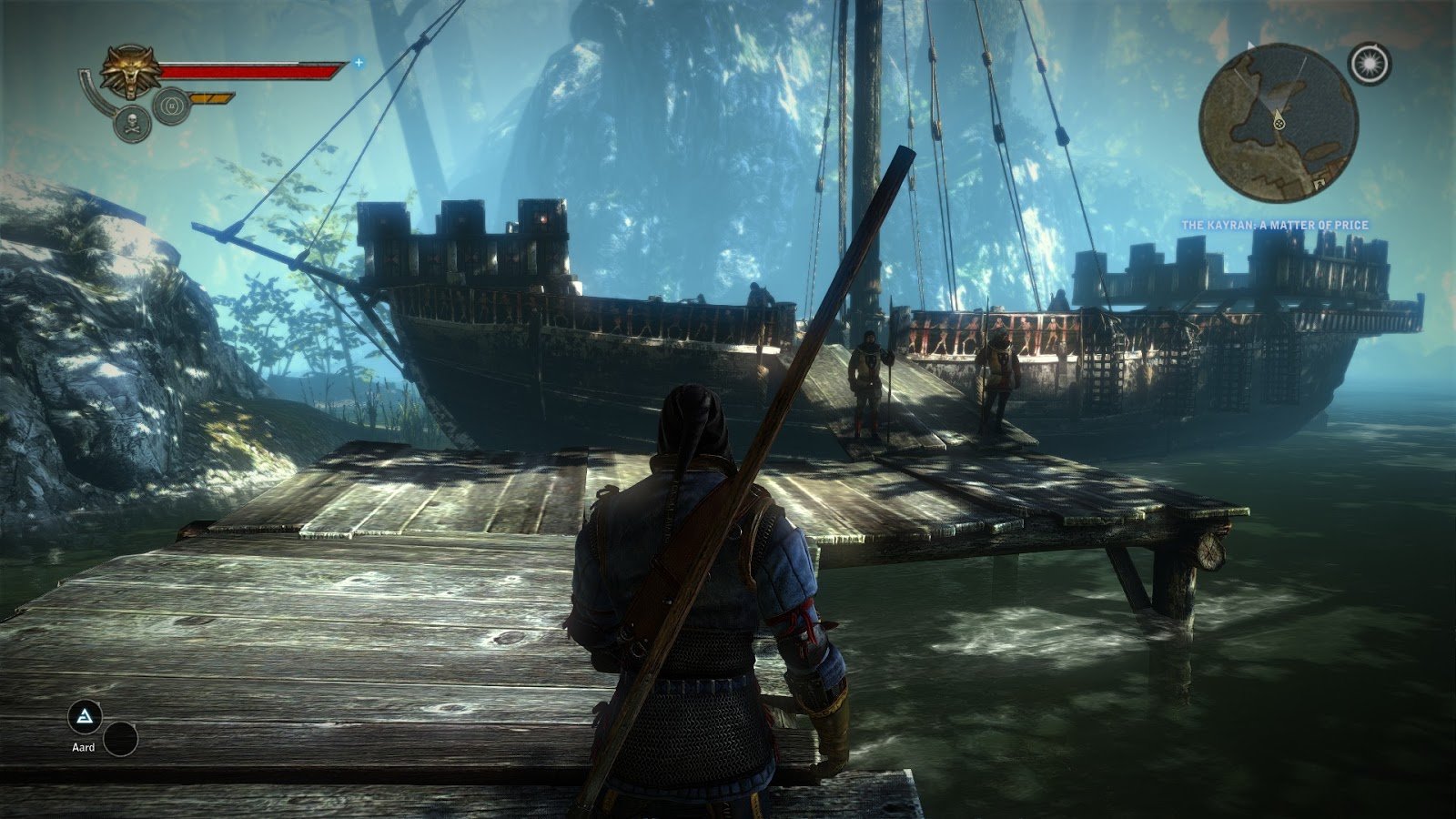
Task: Select the Aard sign icon
Action: click(86, 718)
